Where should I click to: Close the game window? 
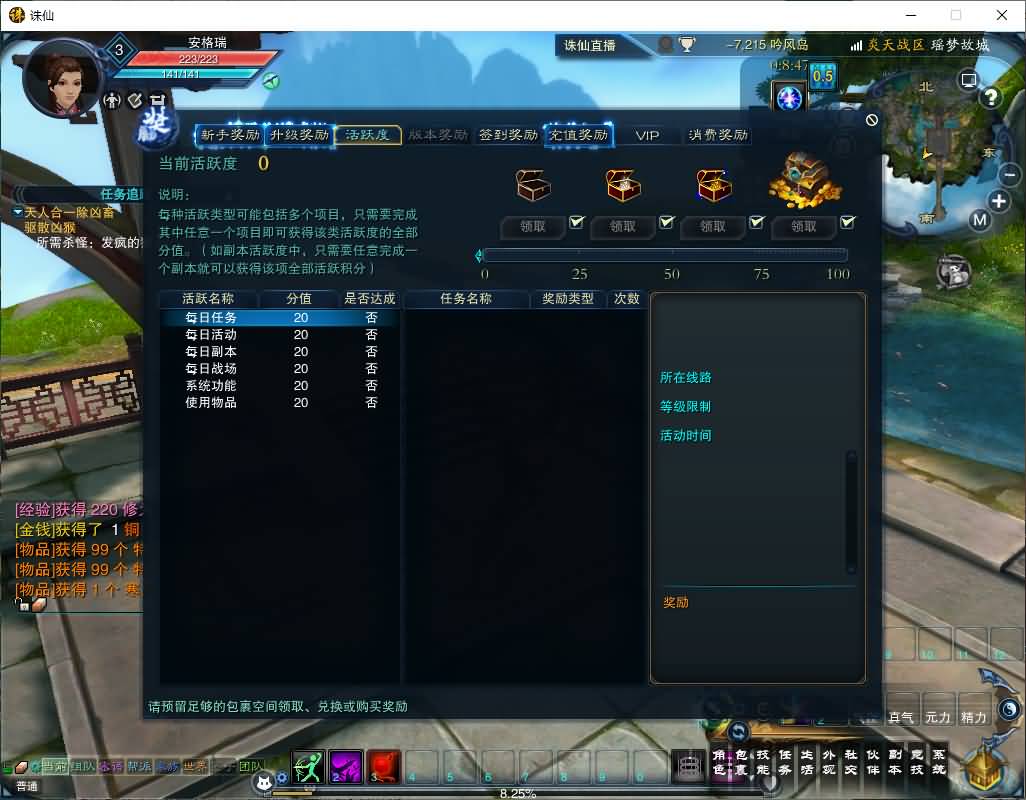[1001, 15]
